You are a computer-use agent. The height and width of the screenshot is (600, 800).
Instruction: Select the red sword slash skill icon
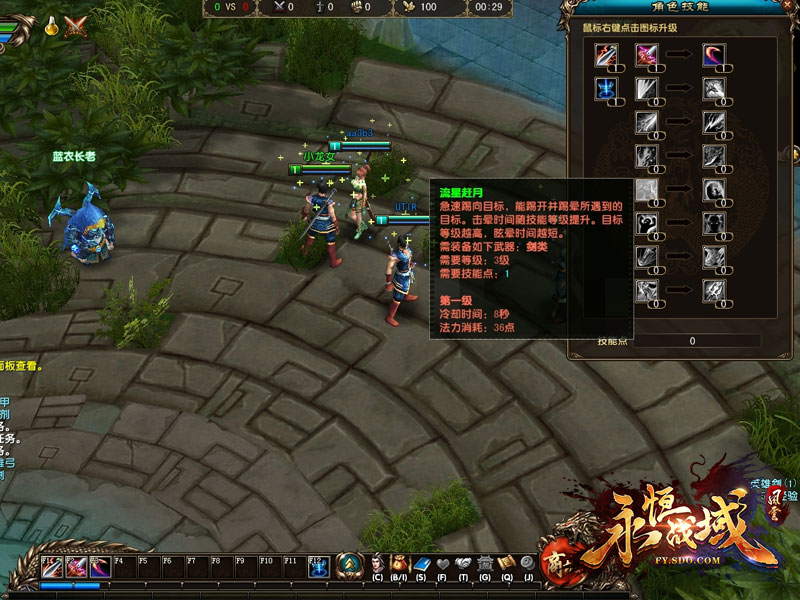(608, 56)
